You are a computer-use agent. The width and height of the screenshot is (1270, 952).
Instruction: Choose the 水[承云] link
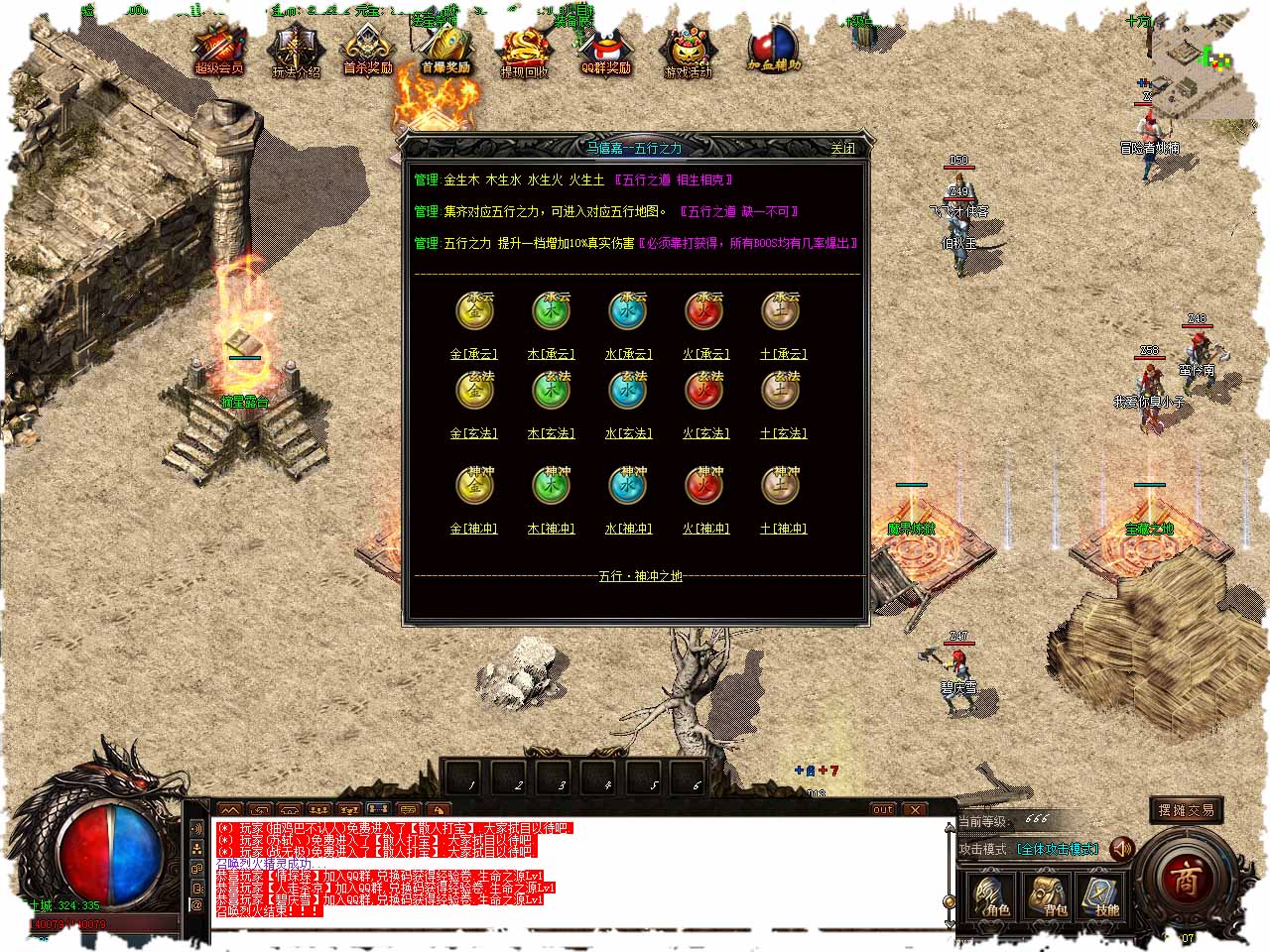click(x=628, y=354)
